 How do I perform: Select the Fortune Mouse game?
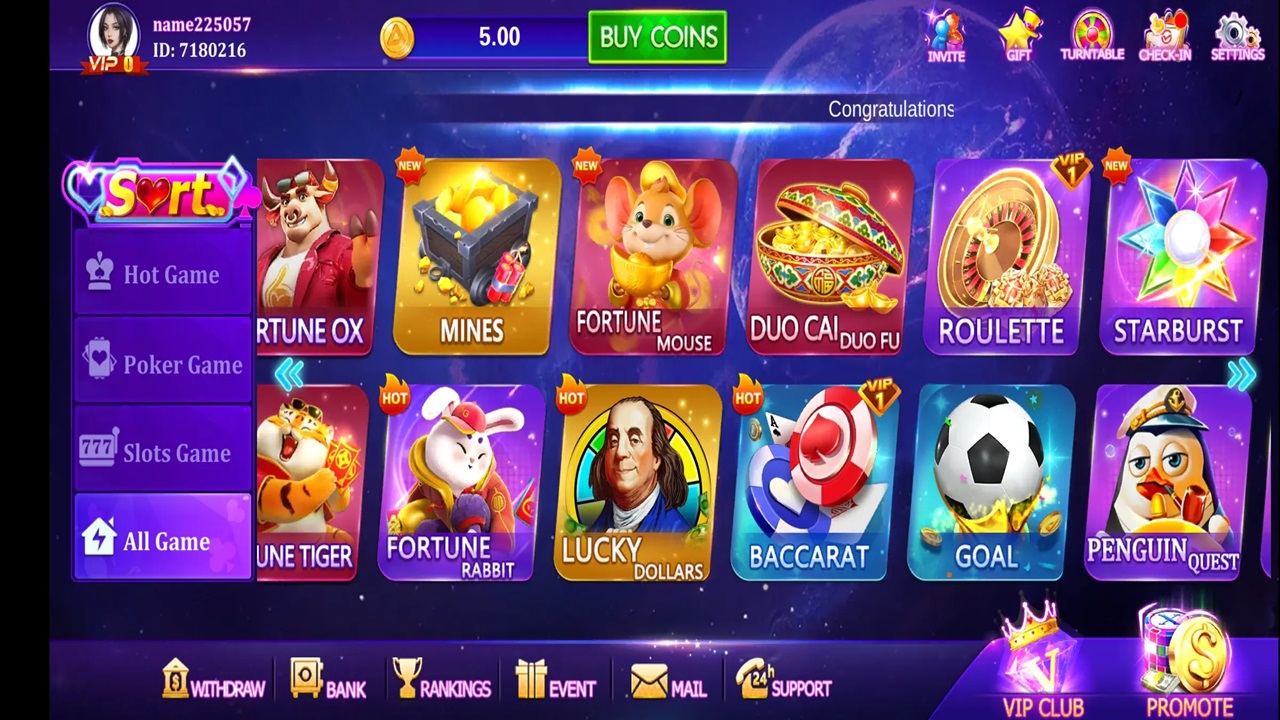650,257
